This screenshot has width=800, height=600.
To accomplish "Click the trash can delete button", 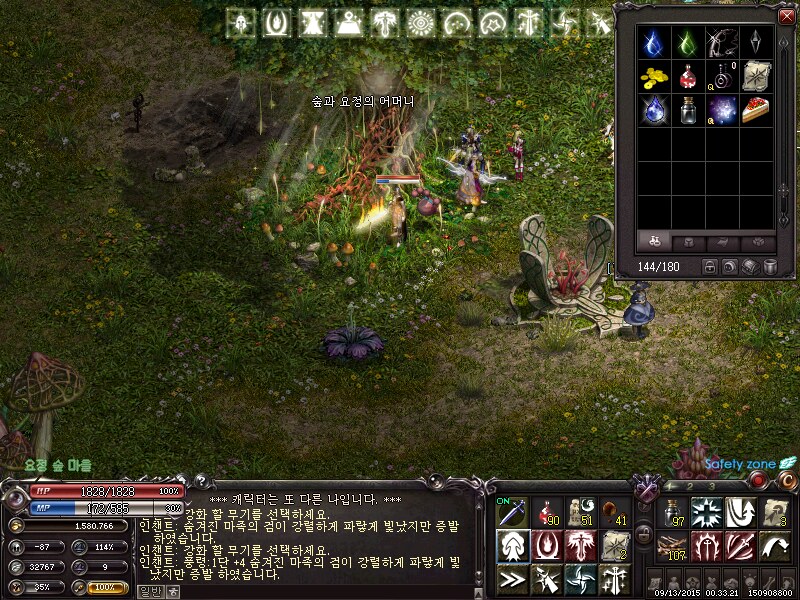I will (770, 267).
